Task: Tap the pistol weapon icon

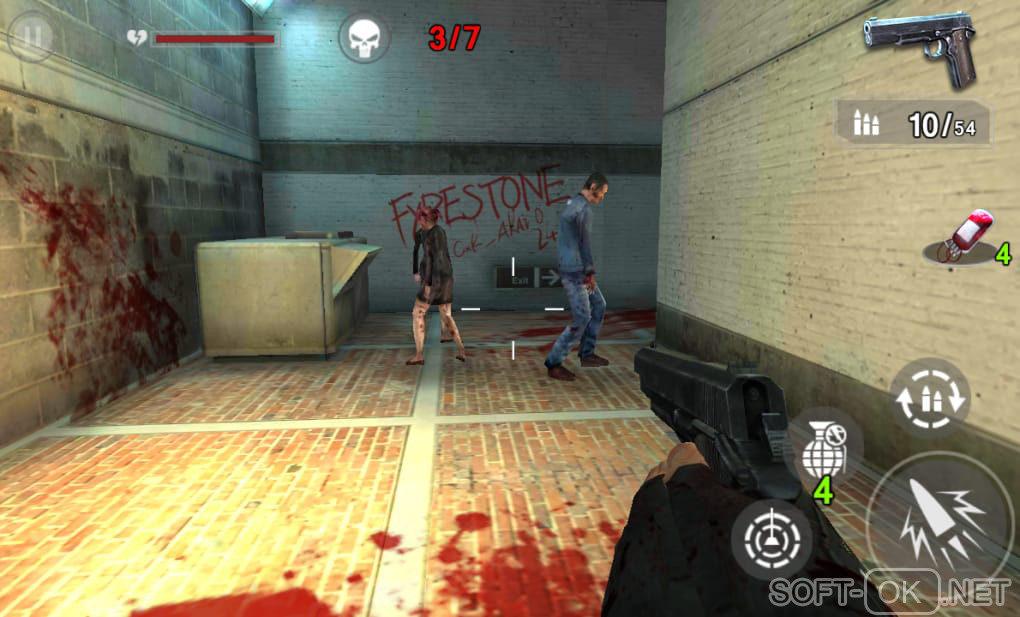Action: 920,48
